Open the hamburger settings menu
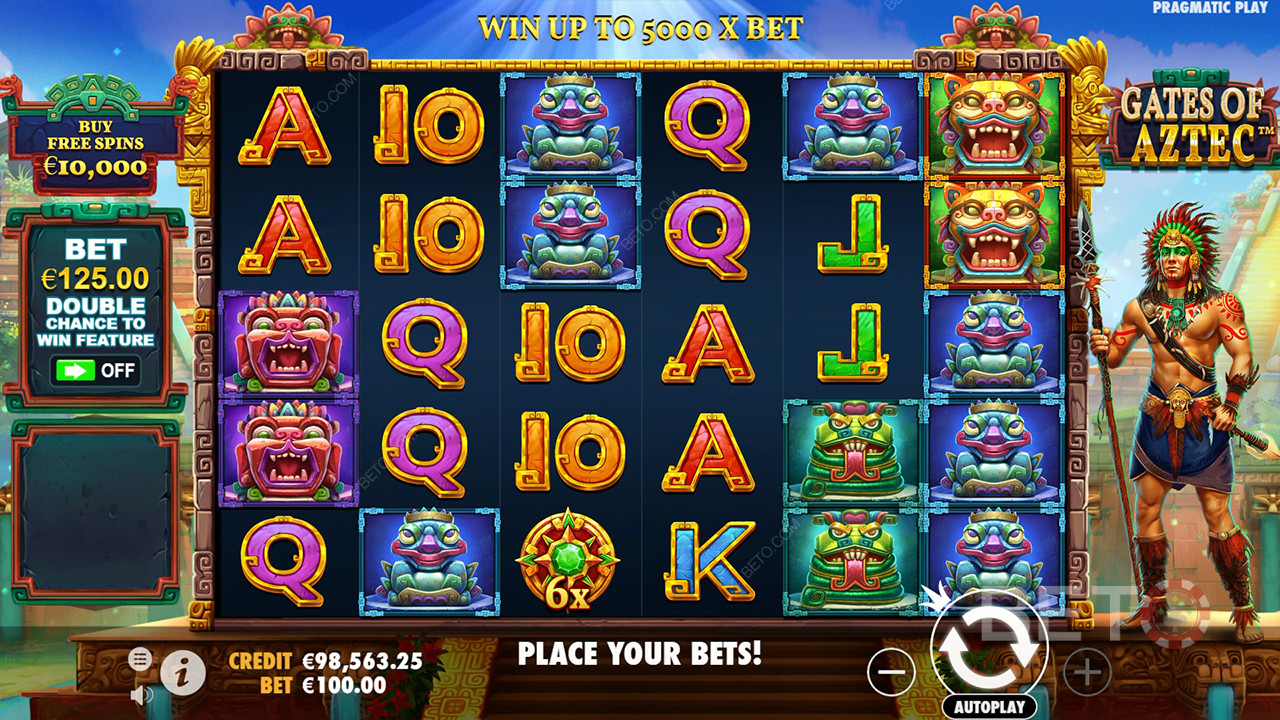This screenshot has height=720, width=1280. click(x=140, y=658)
